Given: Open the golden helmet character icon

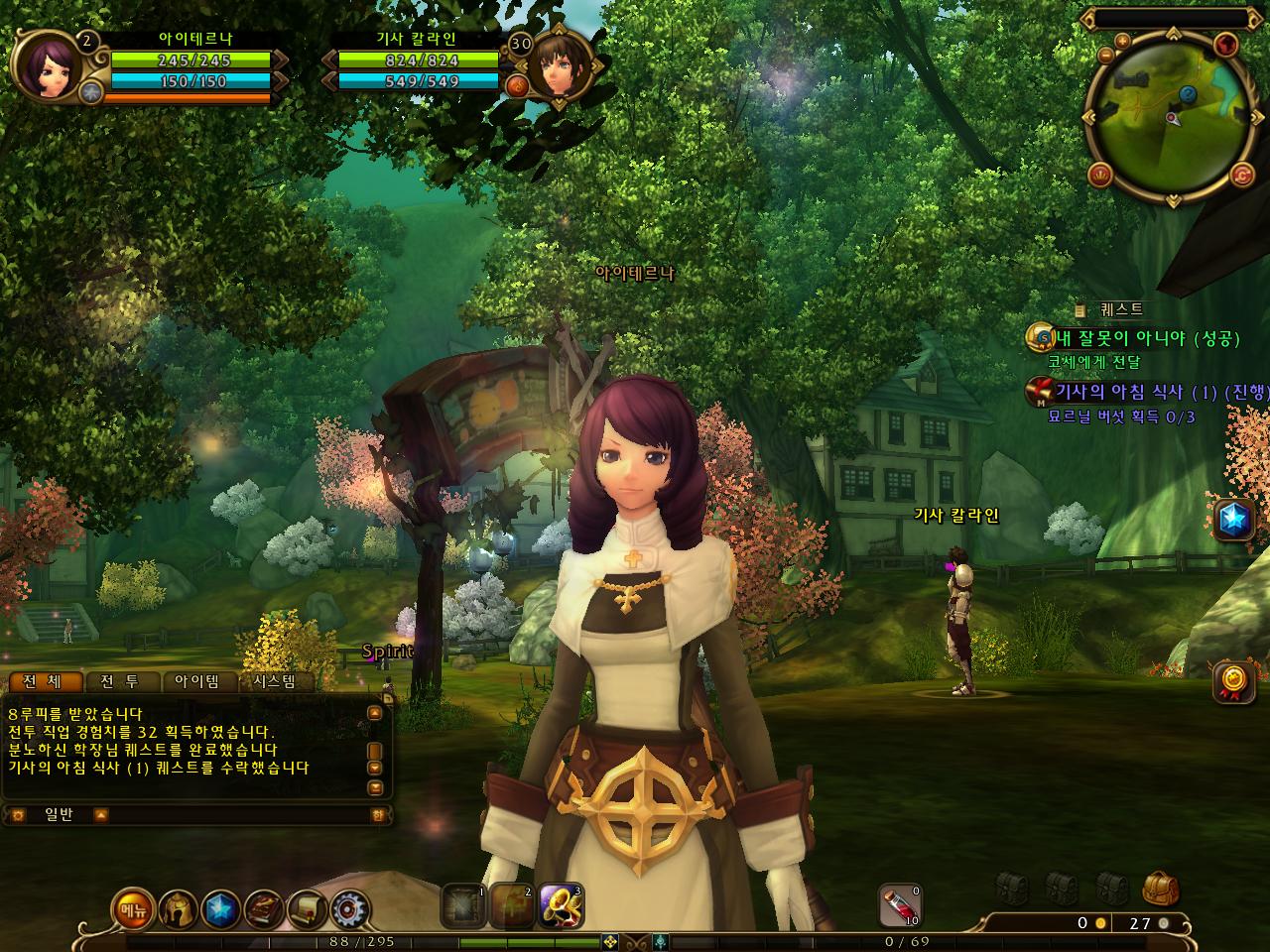Looking at the screenshot, I should point(177,908).
